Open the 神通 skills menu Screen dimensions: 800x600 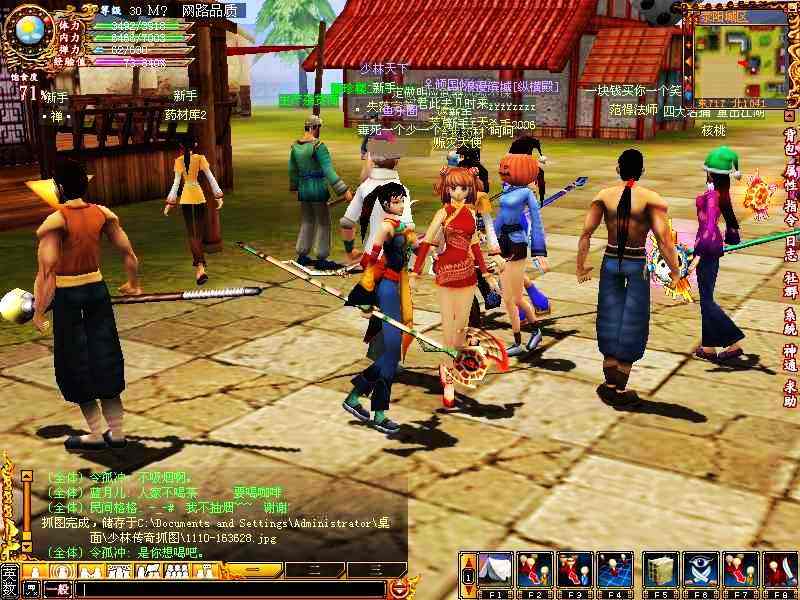(790, 358)
